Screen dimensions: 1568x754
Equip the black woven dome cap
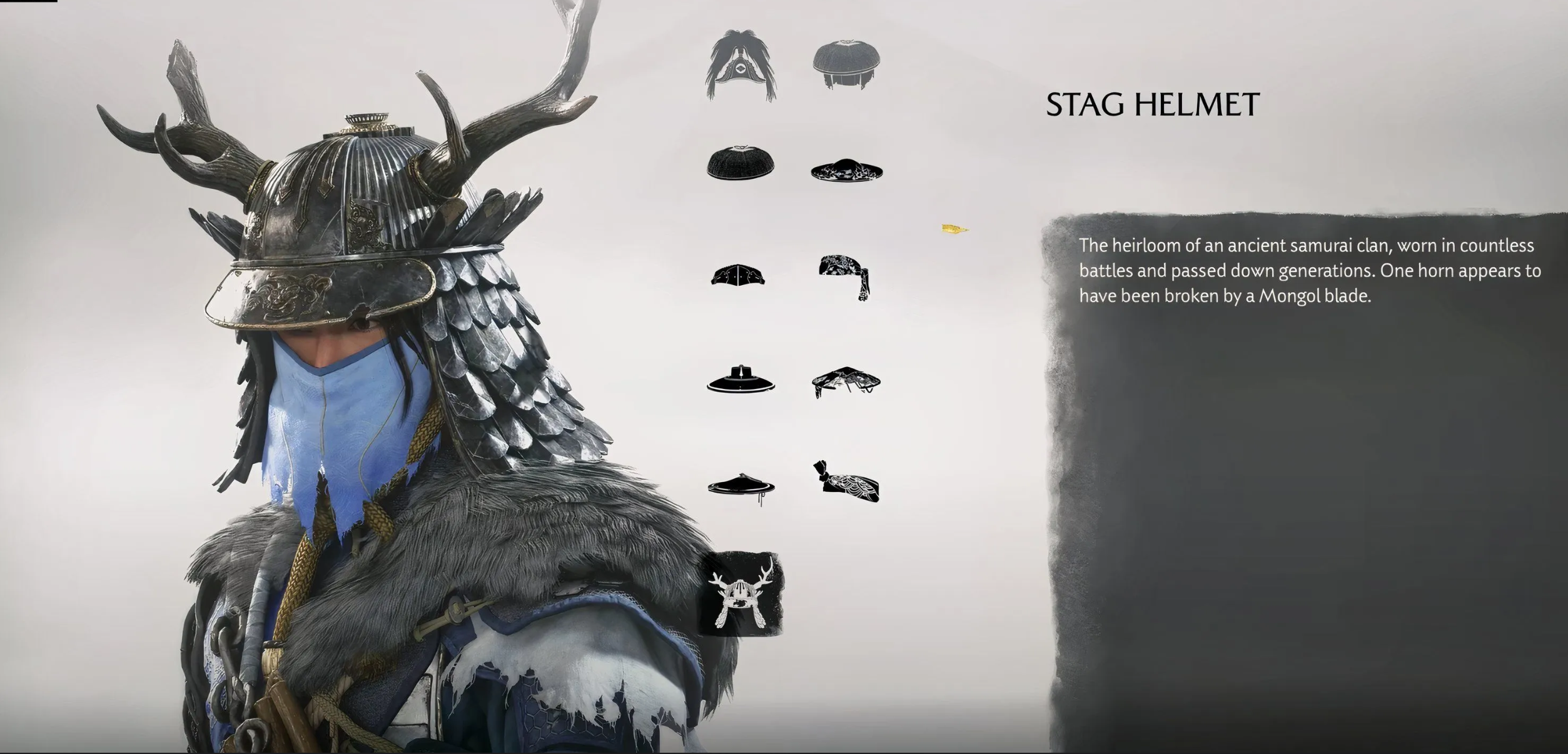741,163
